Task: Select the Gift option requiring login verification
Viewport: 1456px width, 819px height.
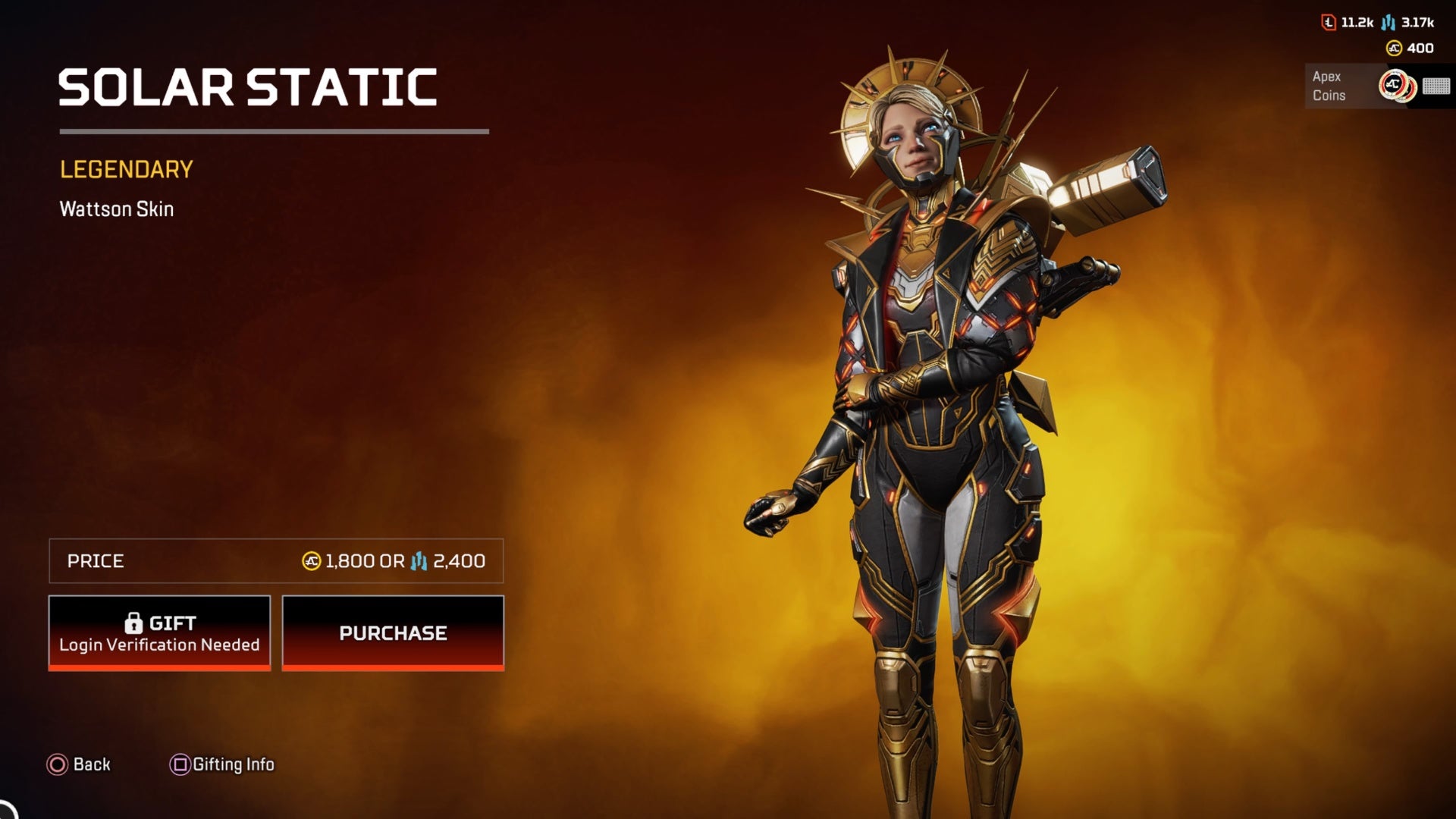Action: click(x=159, y=632)
